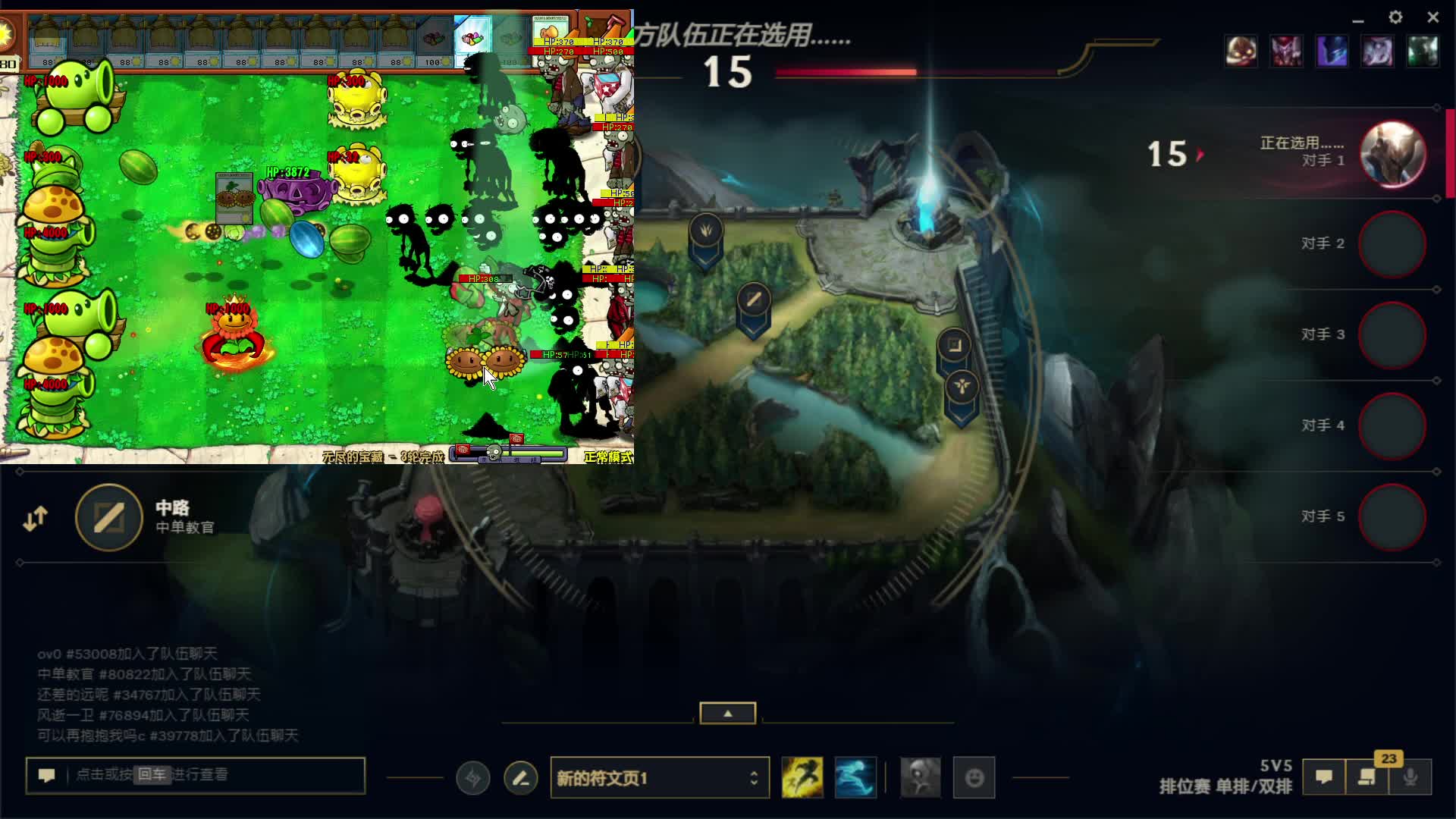This screenshot has width=1456, height=819.
Task: Swap position using the arrows icon
Action: point(35,519)
